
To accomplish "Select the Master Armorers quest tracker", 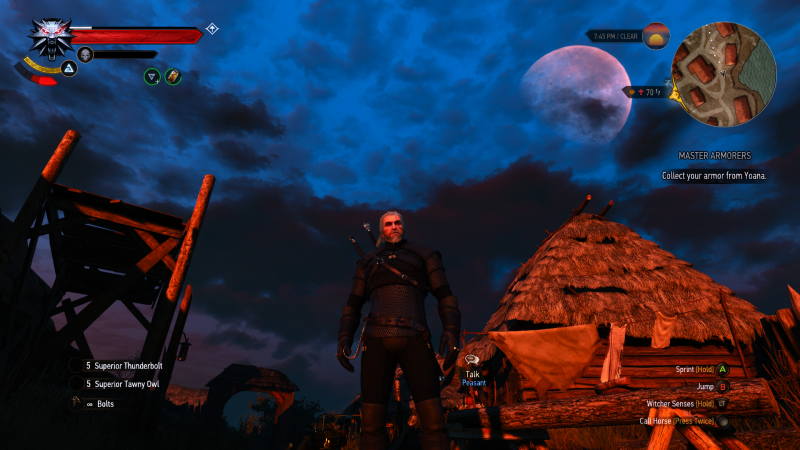I will [714, 156].
